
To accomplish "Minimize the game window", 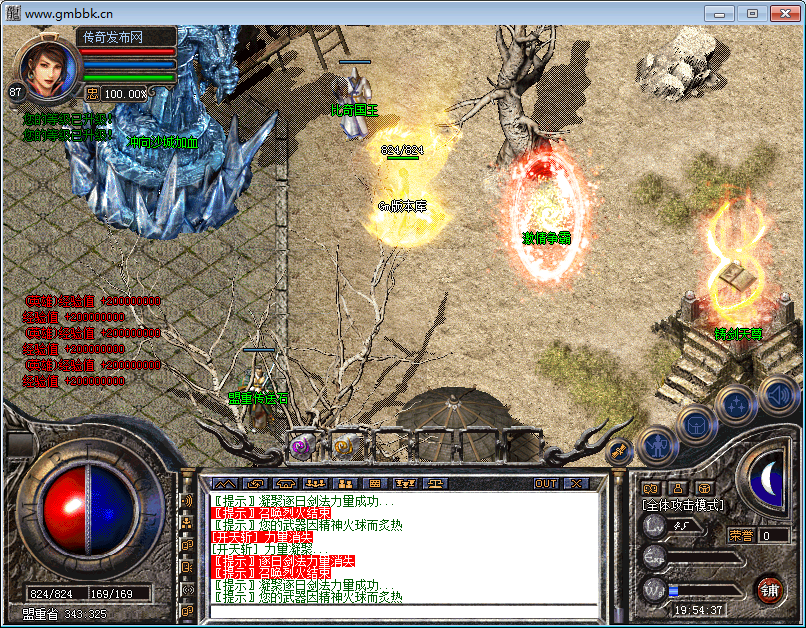I will [x=719, y=13].
